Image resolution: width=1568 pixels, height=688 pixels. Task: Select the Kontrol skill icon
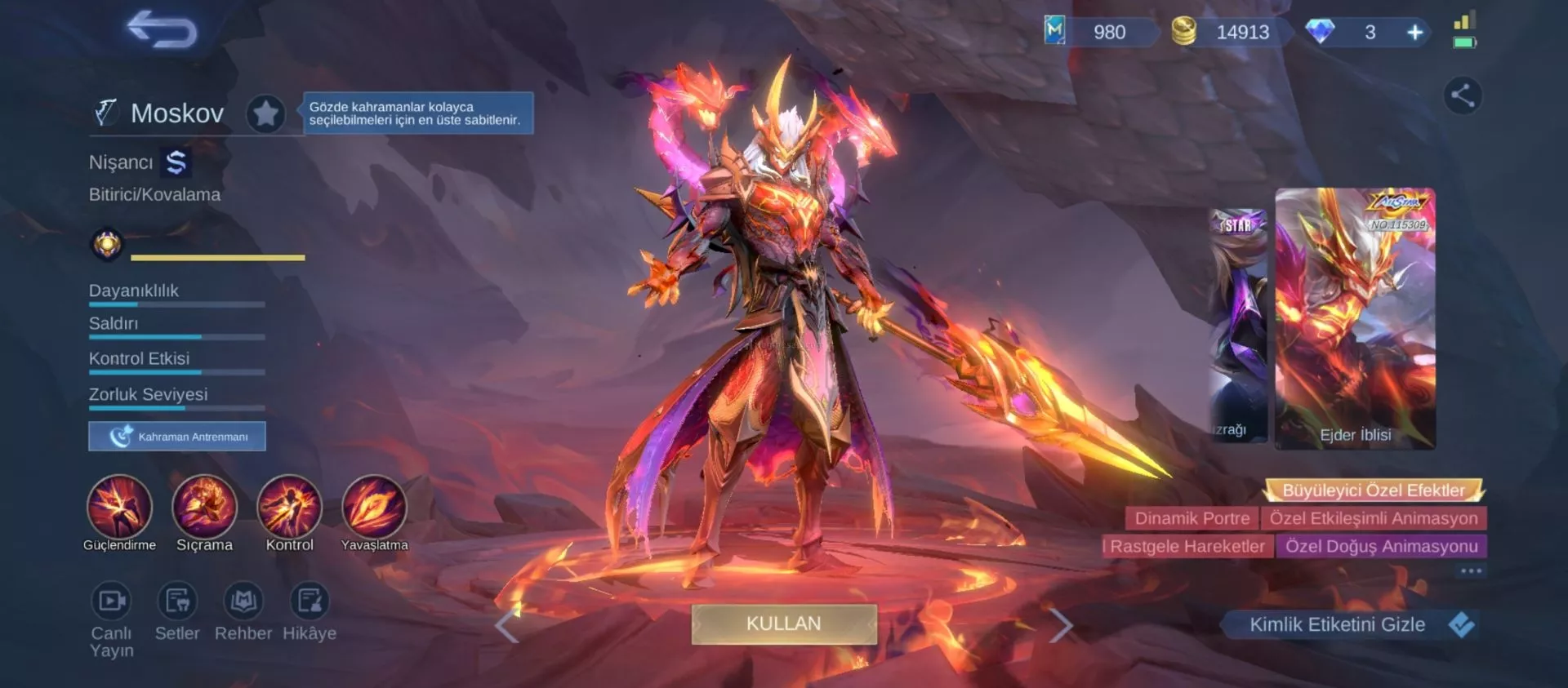pos(289,507)
